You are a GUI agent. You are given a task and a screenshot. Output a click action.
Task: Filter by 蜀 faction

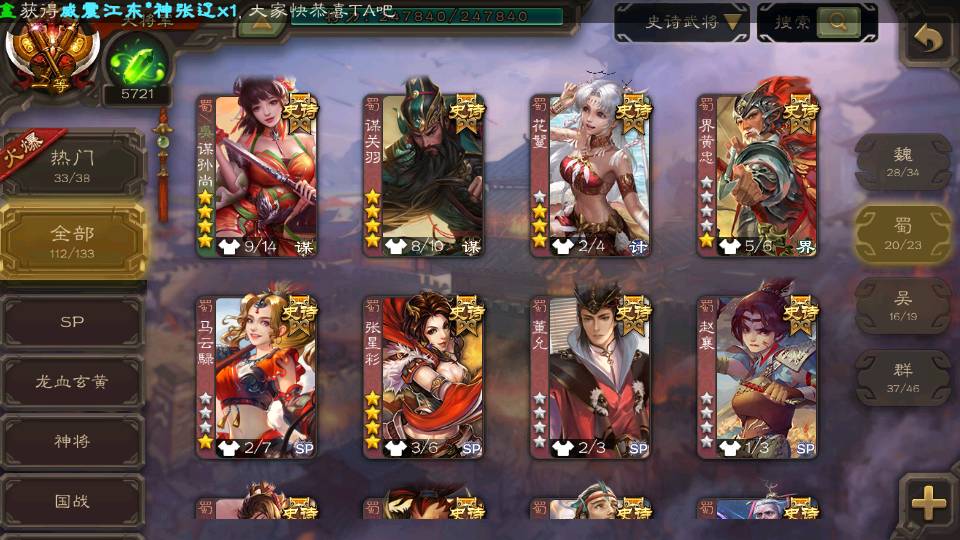tap(903, 234)
